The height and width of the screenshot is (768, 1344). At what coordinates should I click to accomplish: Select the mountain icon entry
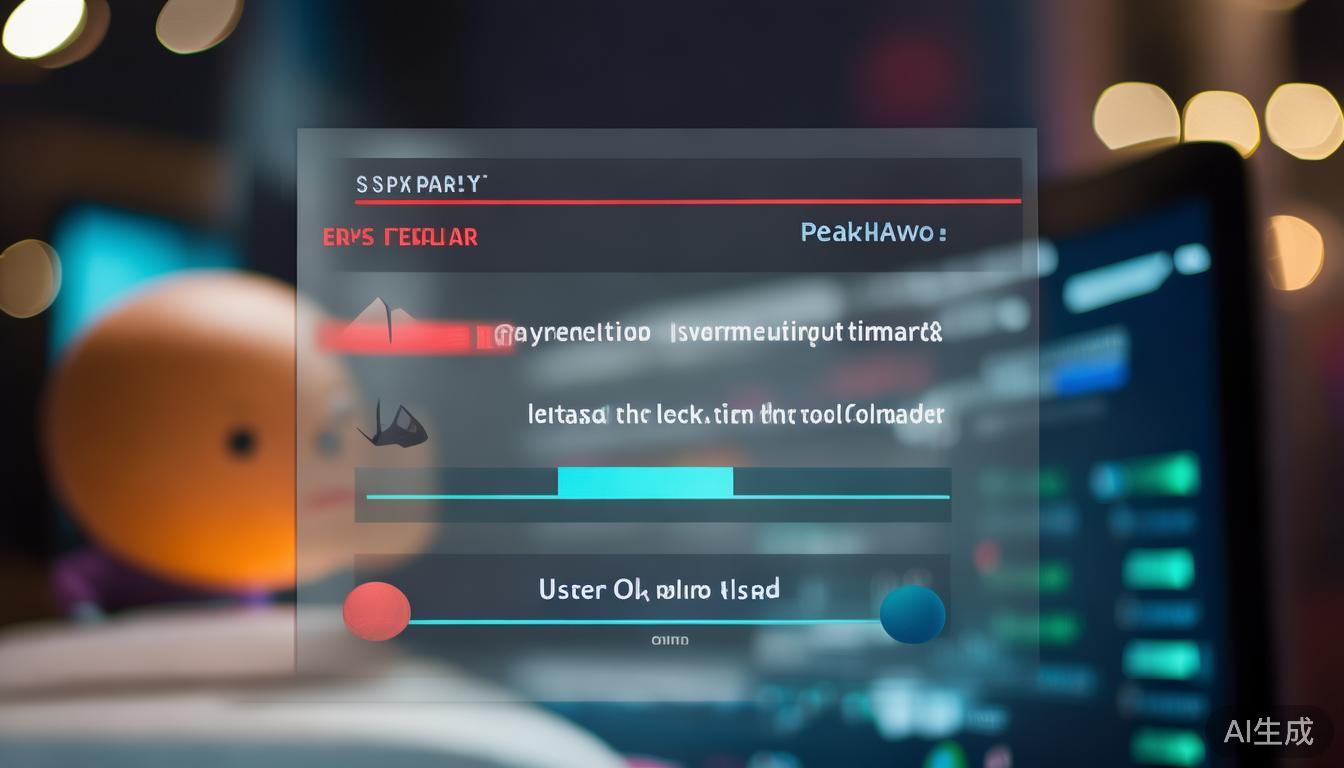coord(380,320)
